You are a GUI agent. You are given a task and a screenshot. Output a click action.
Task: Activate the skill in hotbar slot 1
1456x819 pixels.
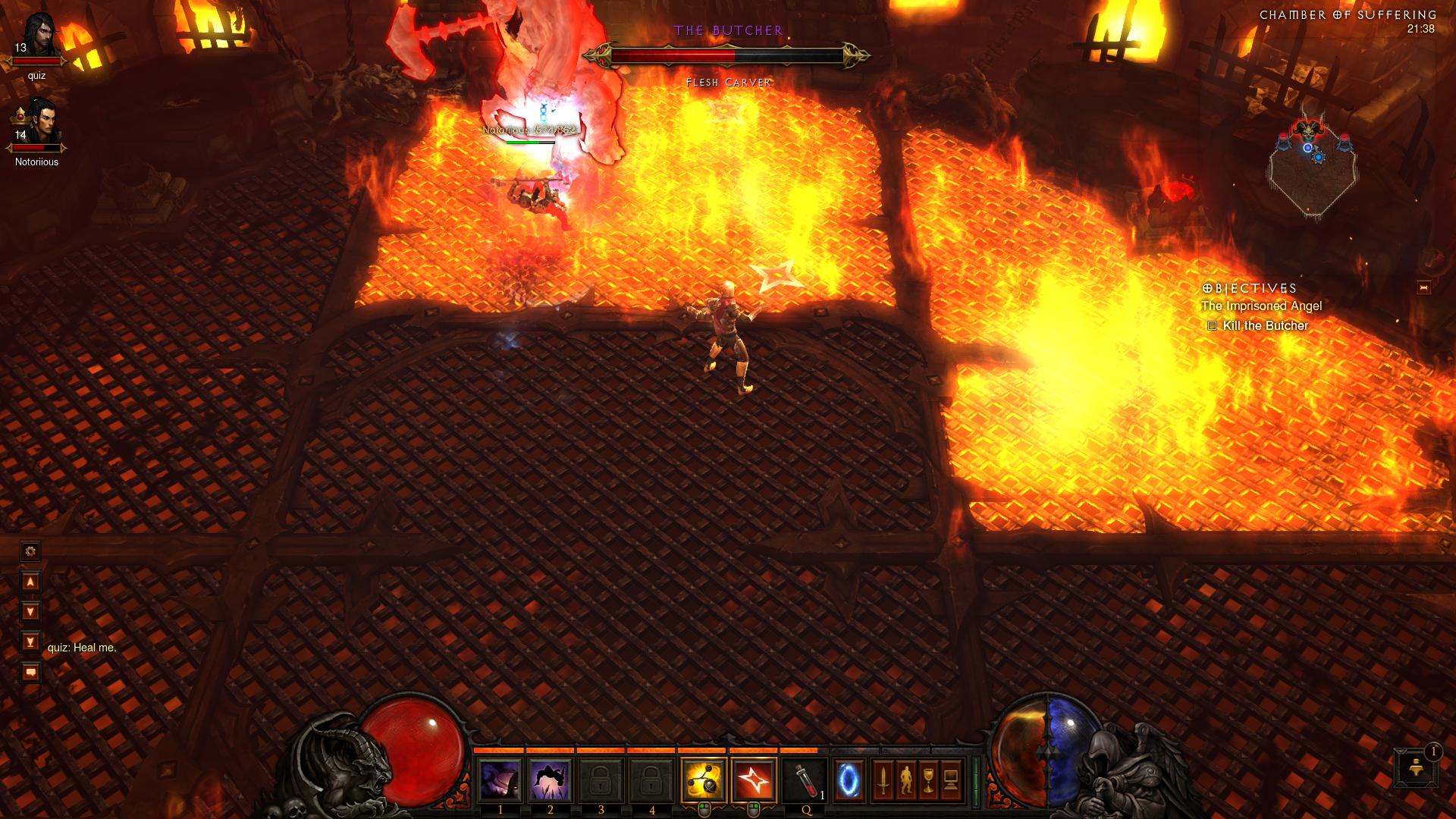click(x=500, y=780)
